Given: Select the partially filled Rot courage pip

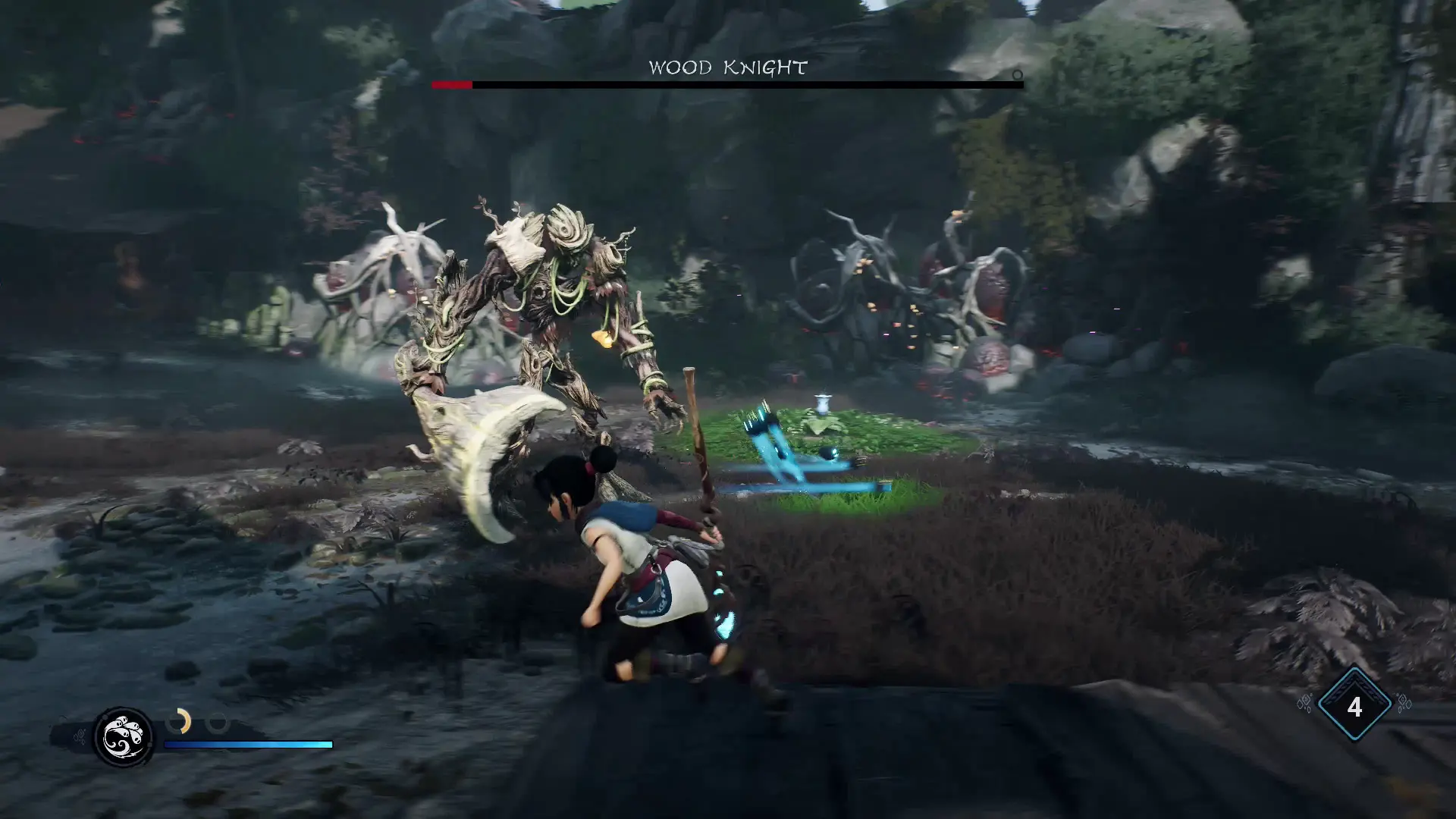Looking at the screenshot, I should (179, 721).
